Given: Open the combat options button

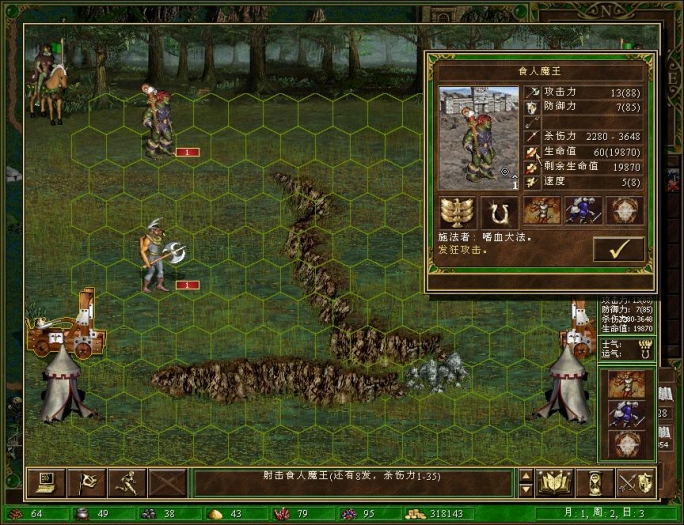Looking at the screenshot, I should pos(44,483).
